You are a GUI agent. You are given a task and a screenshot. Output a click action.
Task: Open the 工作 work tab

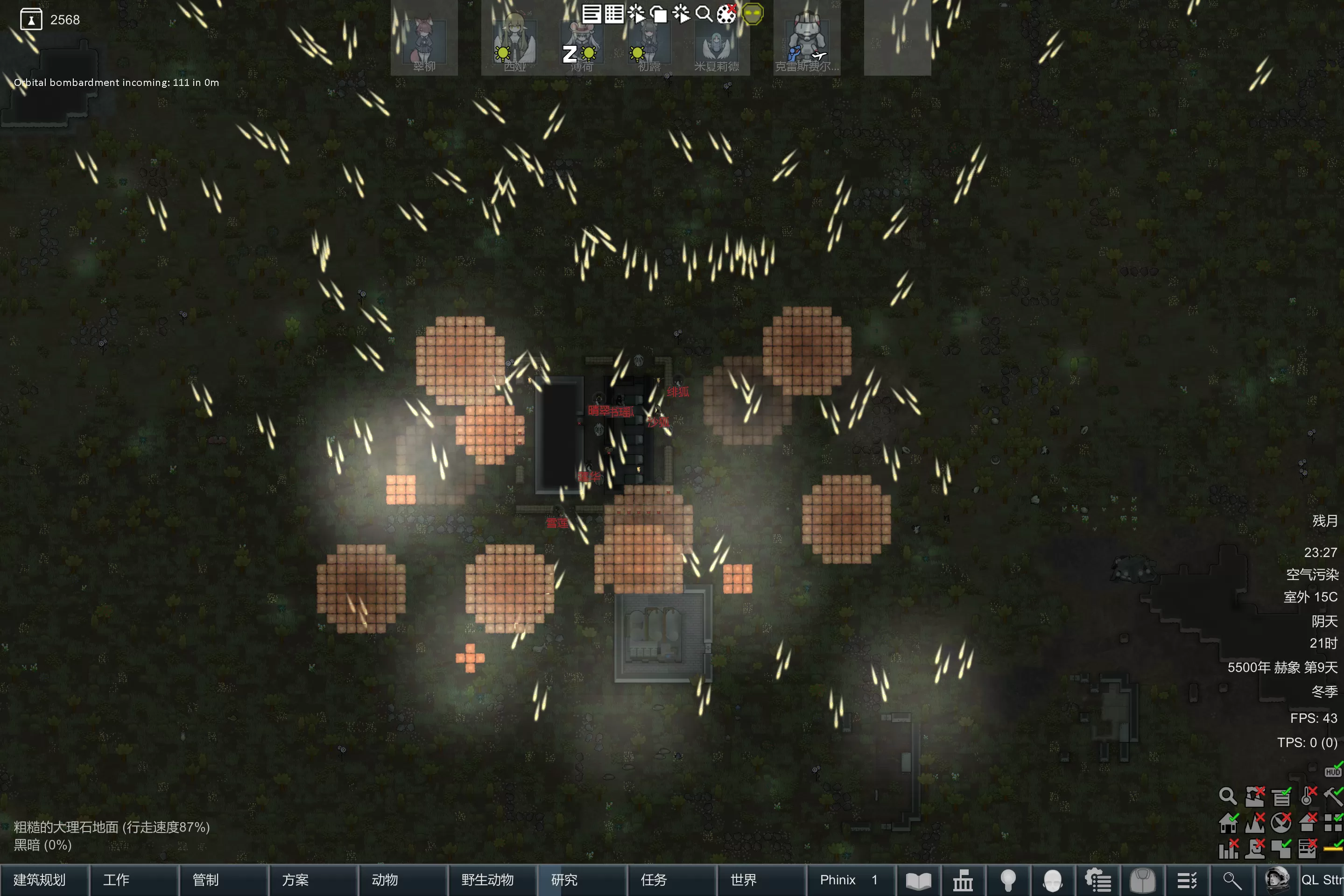(x=116, y=880)
